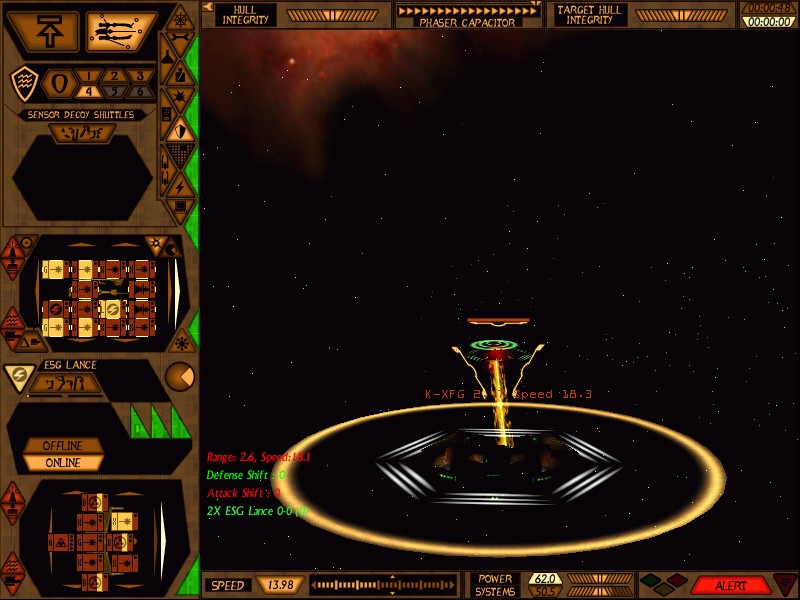The image size is (800, 600).
Task: Open the shield defense panel tab
Action: pos(180,128)
